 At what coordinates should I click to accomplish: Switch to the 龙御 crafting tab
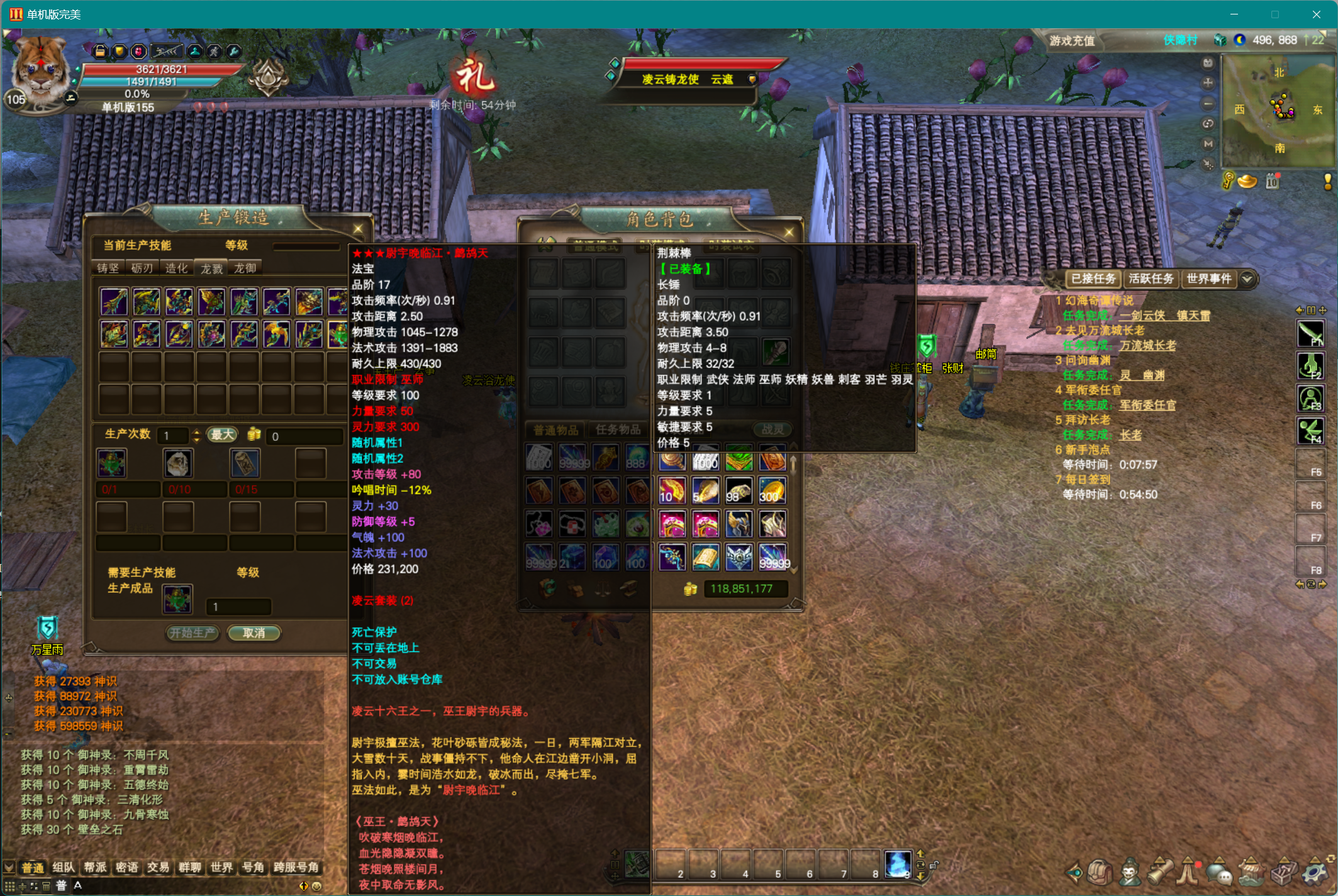tap(245, 268)
